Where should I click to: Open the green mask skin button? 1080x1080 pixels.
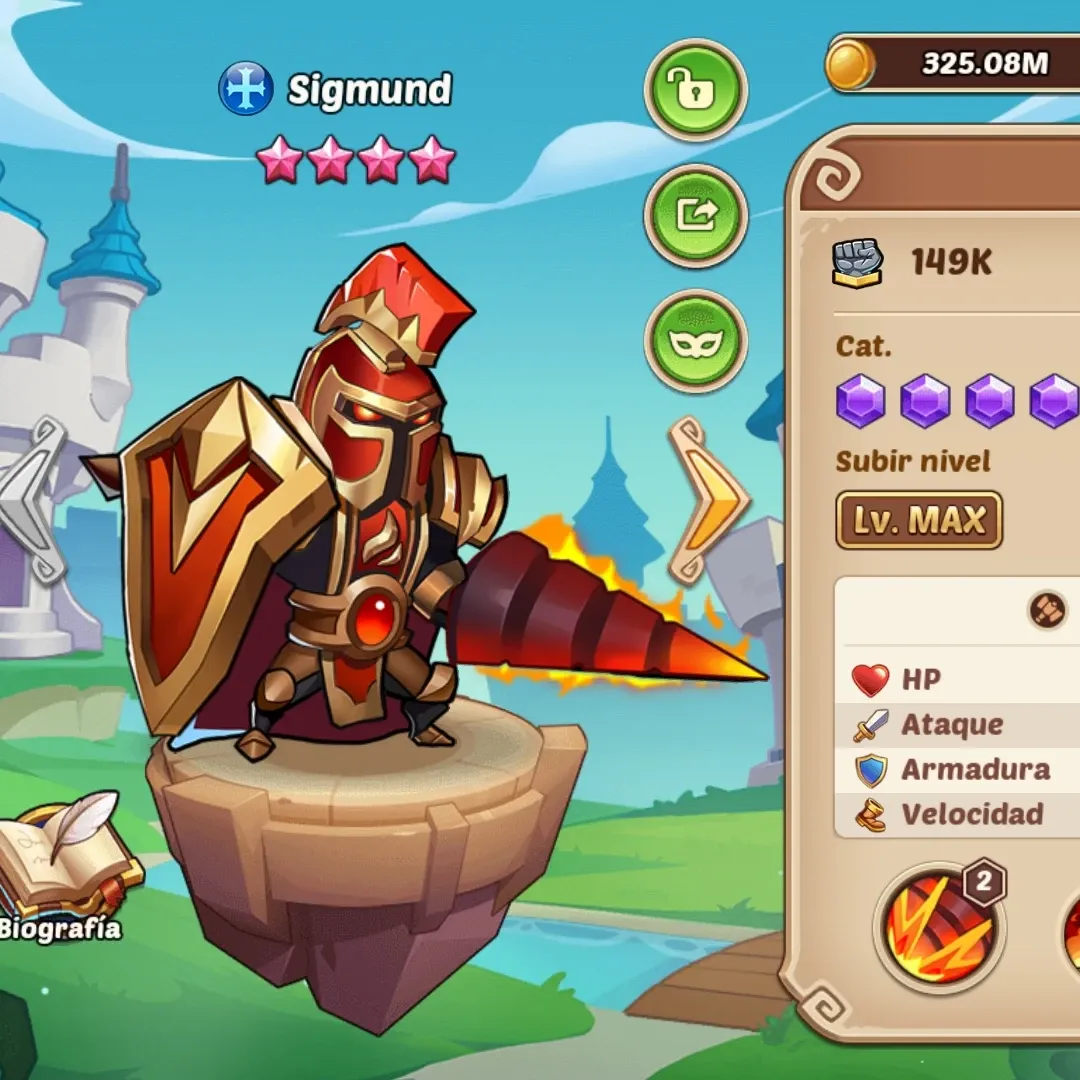[x=695, y=341]
